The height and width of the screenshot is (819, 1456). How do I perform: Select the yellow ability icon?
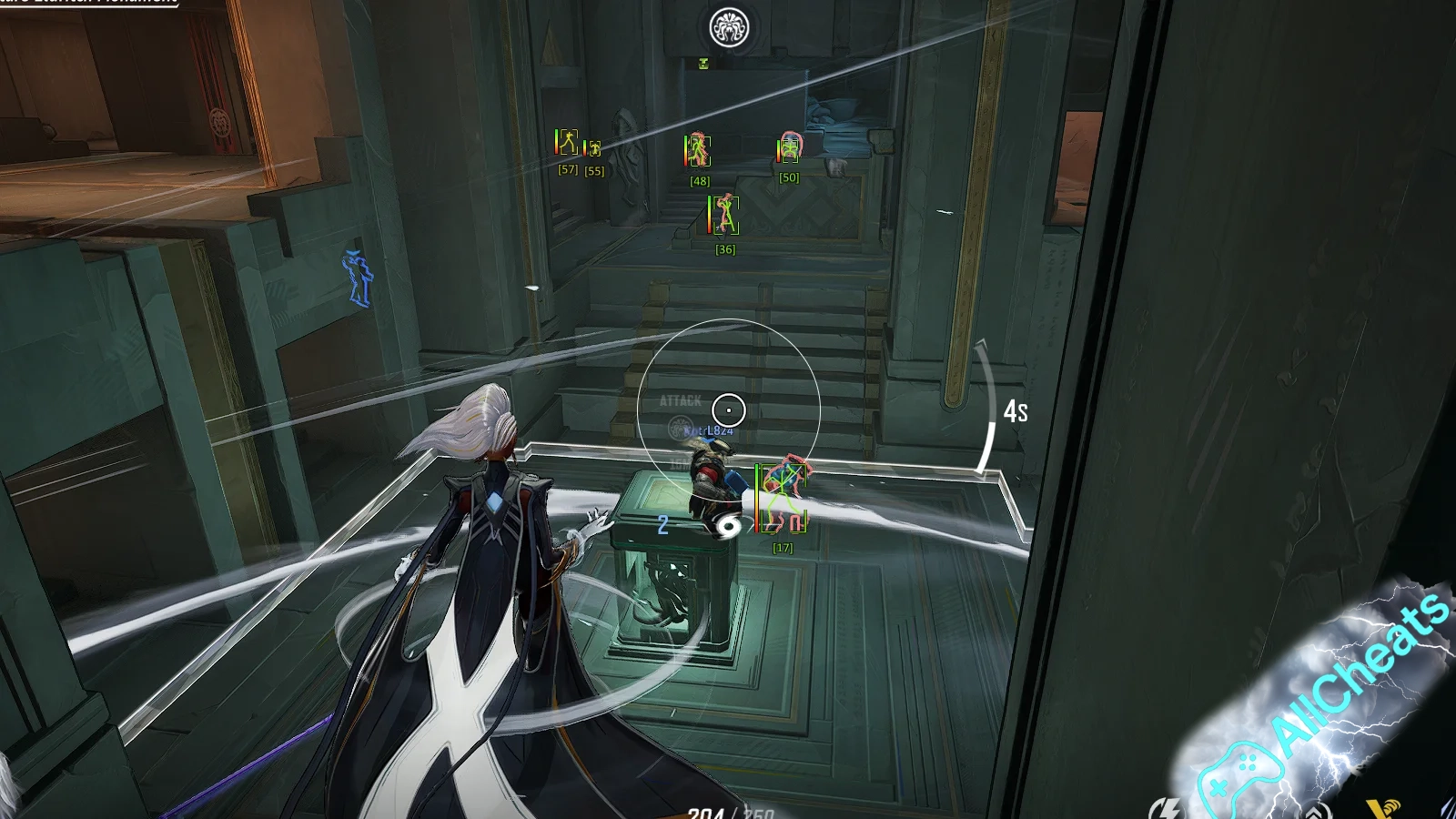tap(1384, 808)
